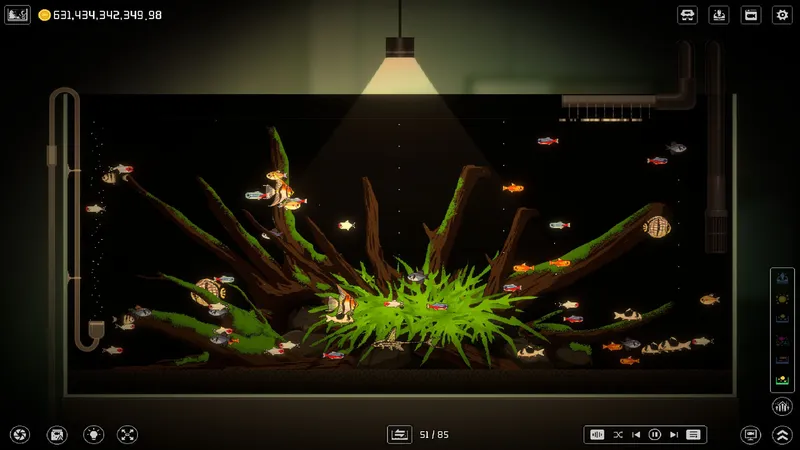
Task: Collapse the interface with the double-chevron button
Action: coord(782,435)
